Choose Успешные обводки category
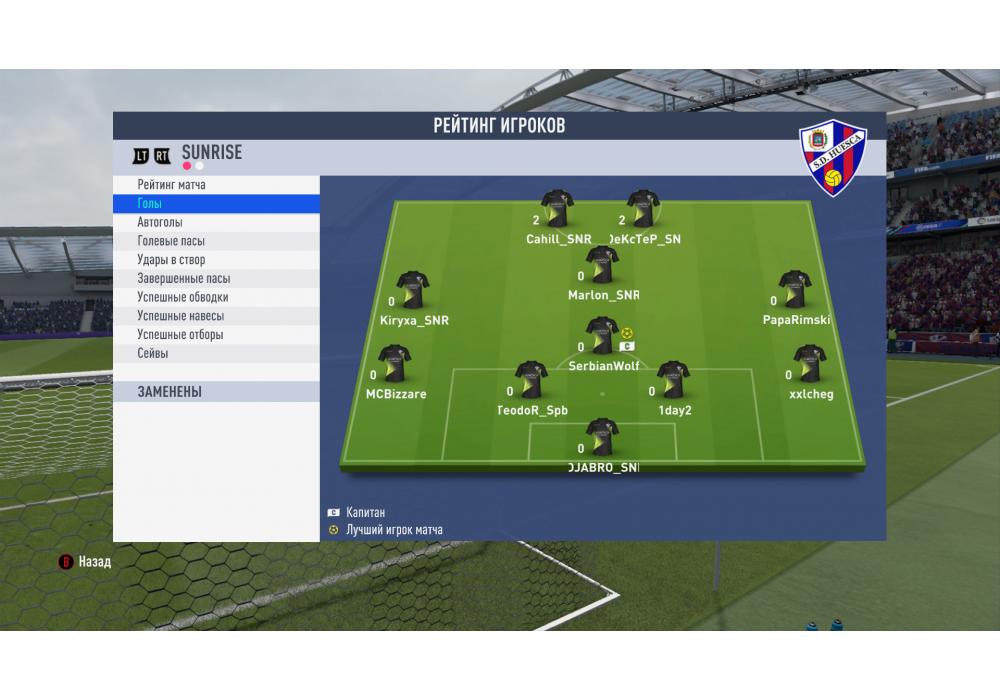Screen dimensions: 1000x700 coord(183,297)
